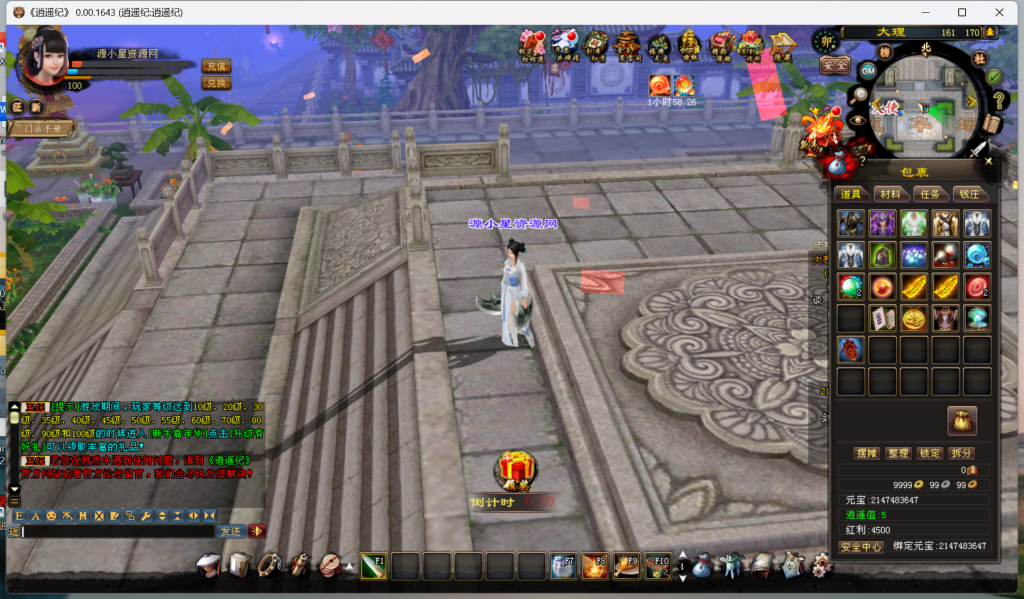Viewport: 1024px width, 599px height.
Task: Close the 包裹 inventory panel
Action: click(988, 160)
